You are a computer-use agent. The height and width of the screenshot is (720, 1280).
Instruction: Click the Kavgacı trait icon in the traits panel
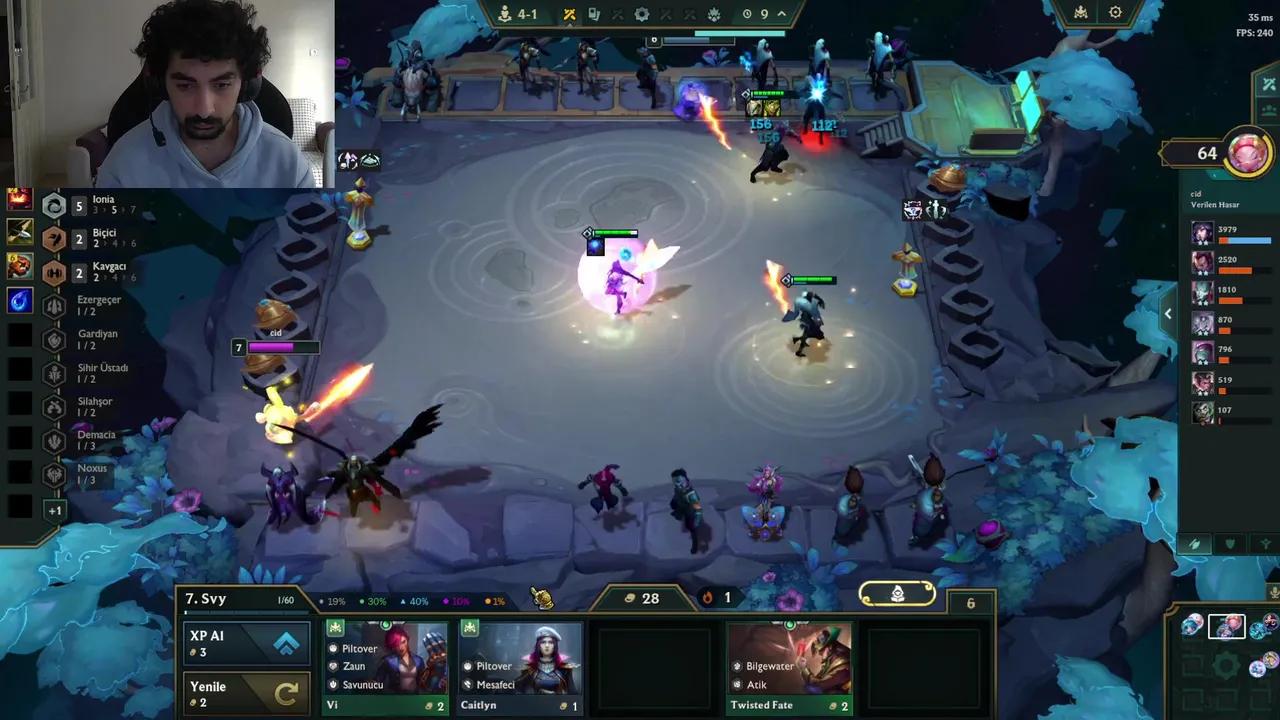click(54, 271)
